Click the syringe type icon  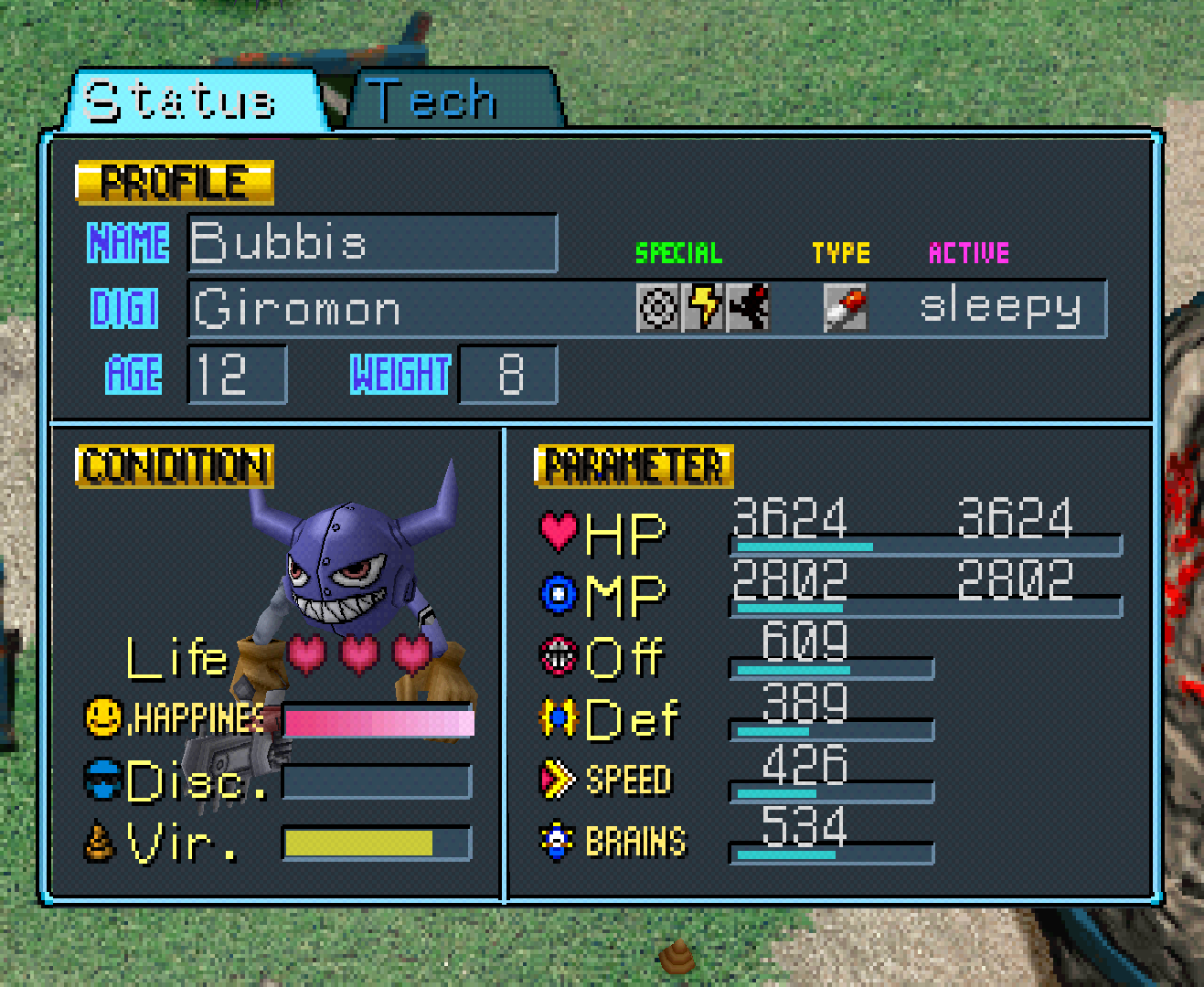(x=846, y=307)
